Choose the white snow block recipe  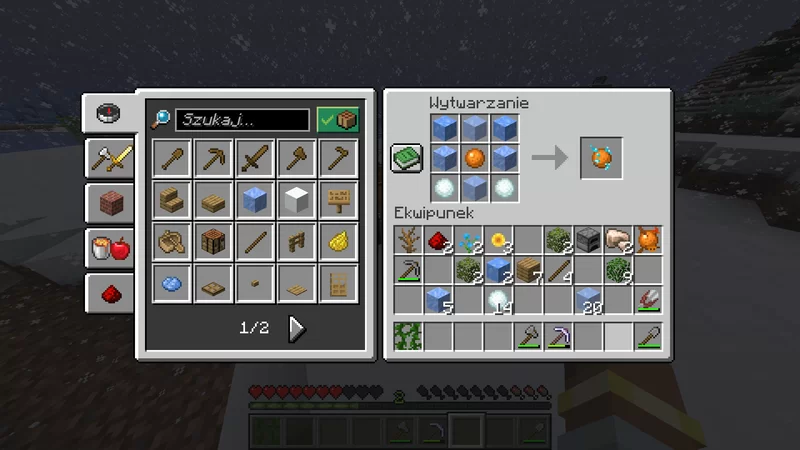[297, 200]
